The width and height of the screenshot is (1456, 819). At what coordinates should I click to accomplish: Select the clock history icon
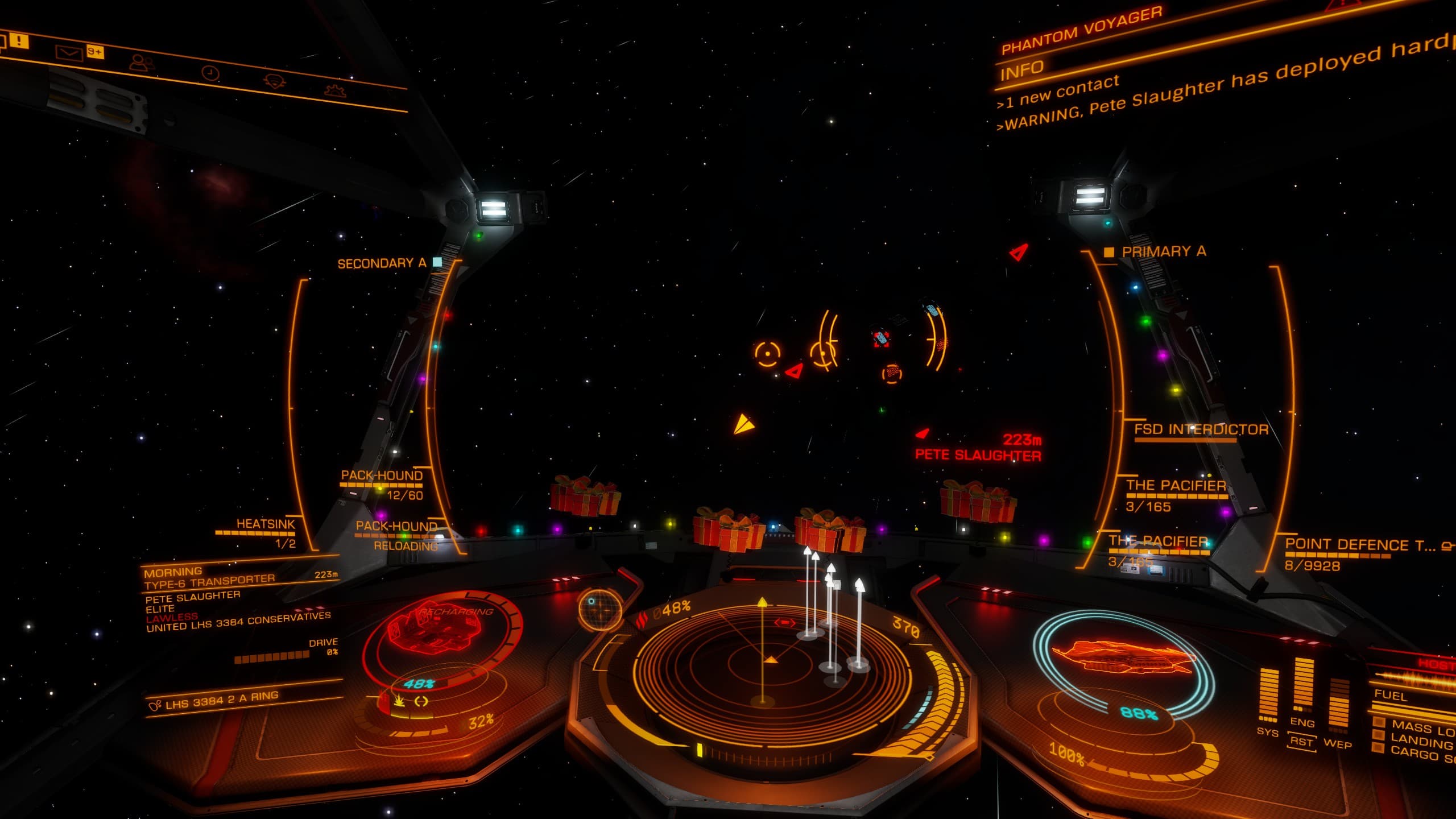click(210, 73)
